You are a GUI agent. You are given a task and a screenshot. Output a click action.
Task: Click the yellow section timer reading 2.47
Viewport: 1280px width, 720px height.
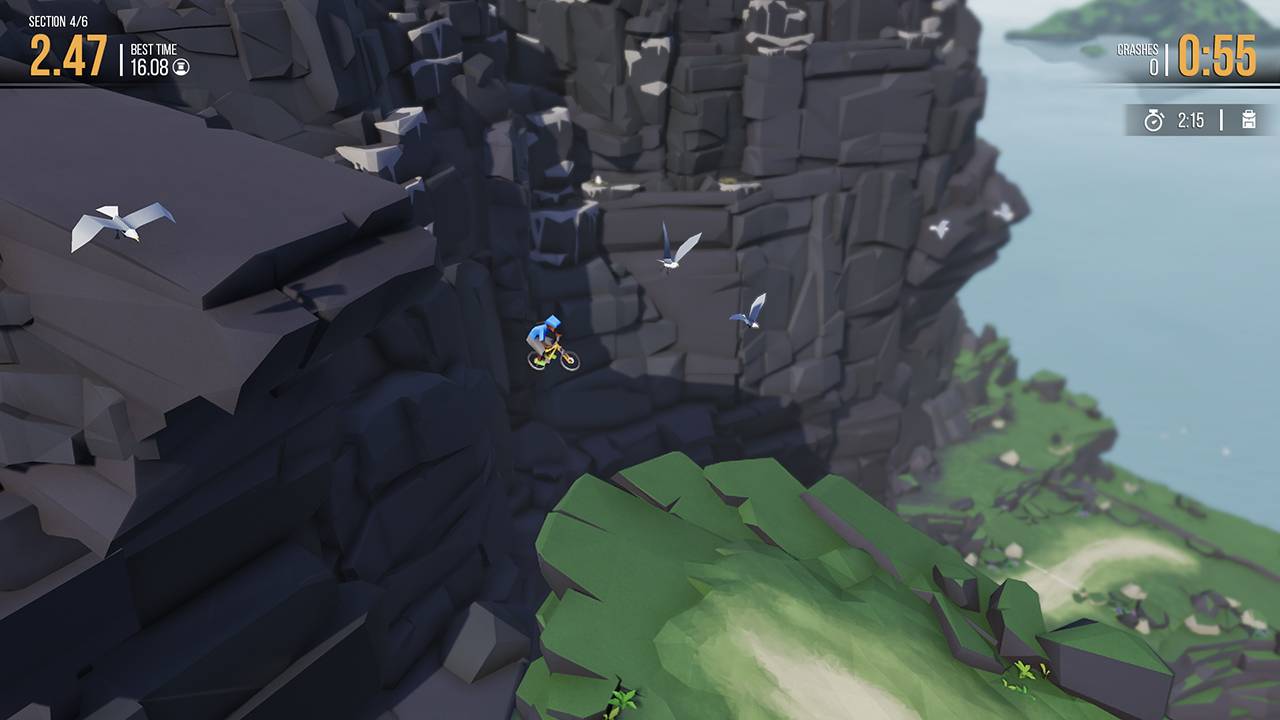point(68,53)
